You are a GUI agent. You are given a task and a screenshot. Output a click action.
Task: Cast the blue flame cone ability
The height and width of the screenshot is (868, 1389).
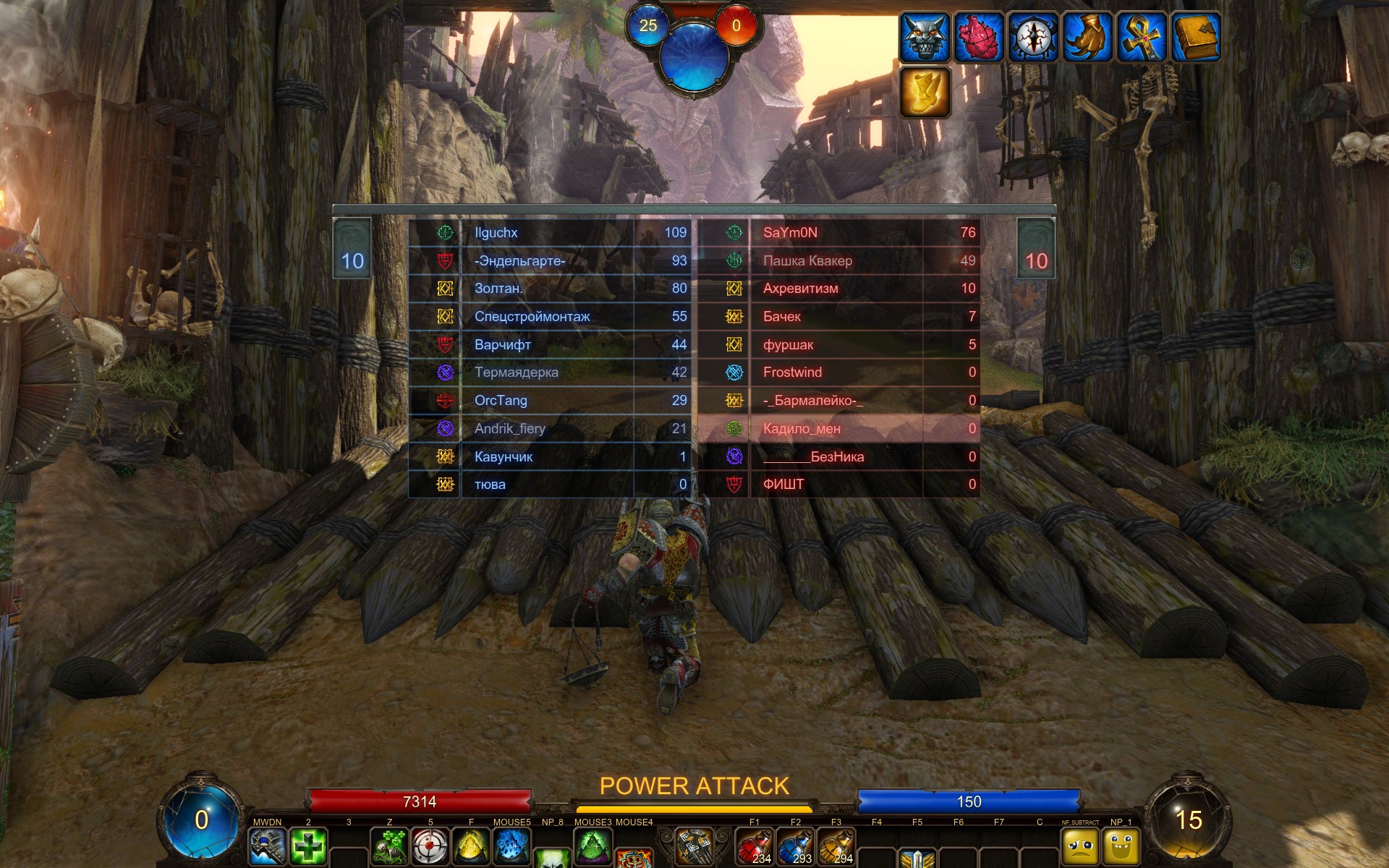(x=511, y=846)
